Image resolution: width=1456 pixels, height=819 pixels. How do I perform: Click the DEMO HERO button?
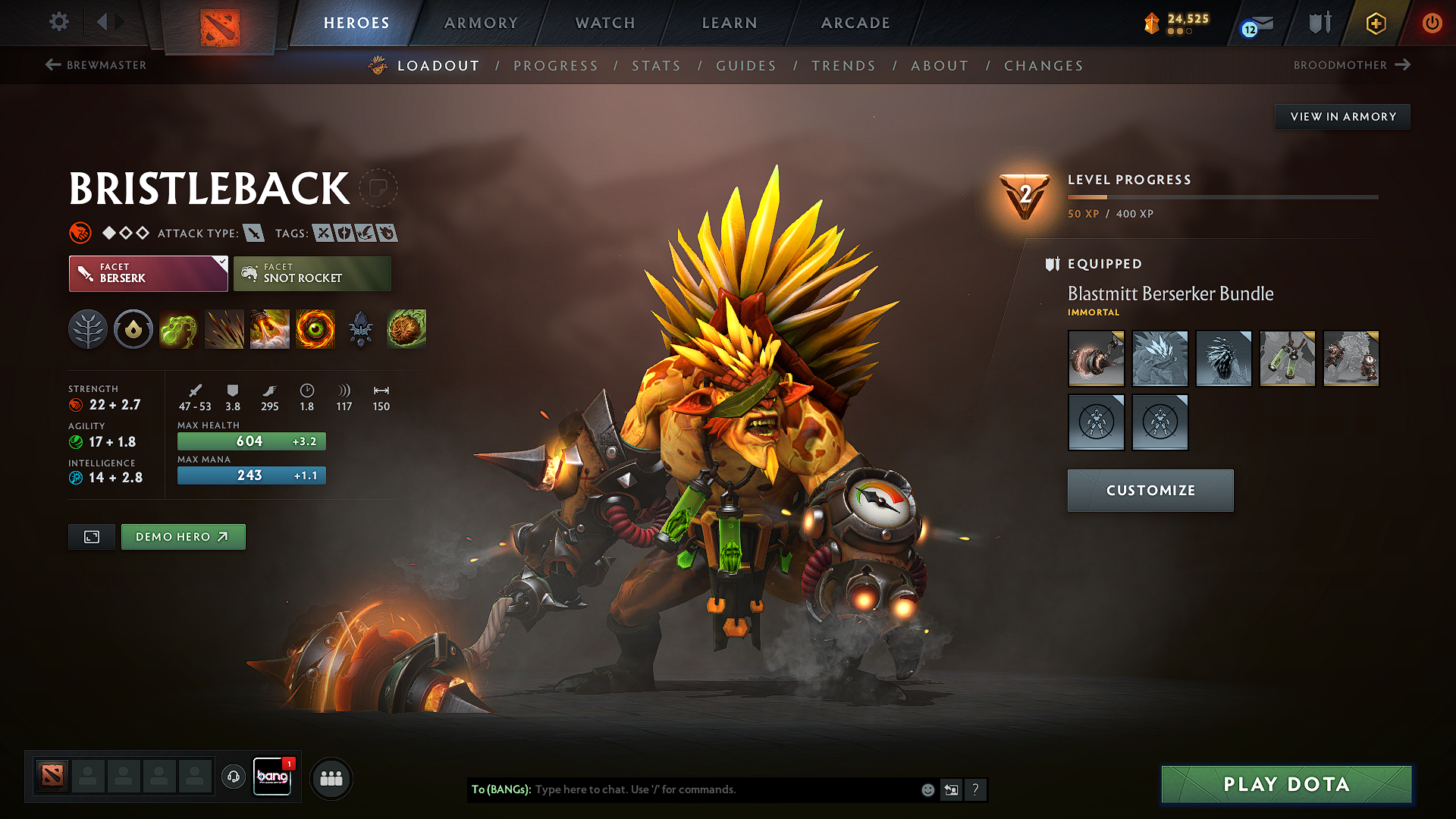[183, 536]
